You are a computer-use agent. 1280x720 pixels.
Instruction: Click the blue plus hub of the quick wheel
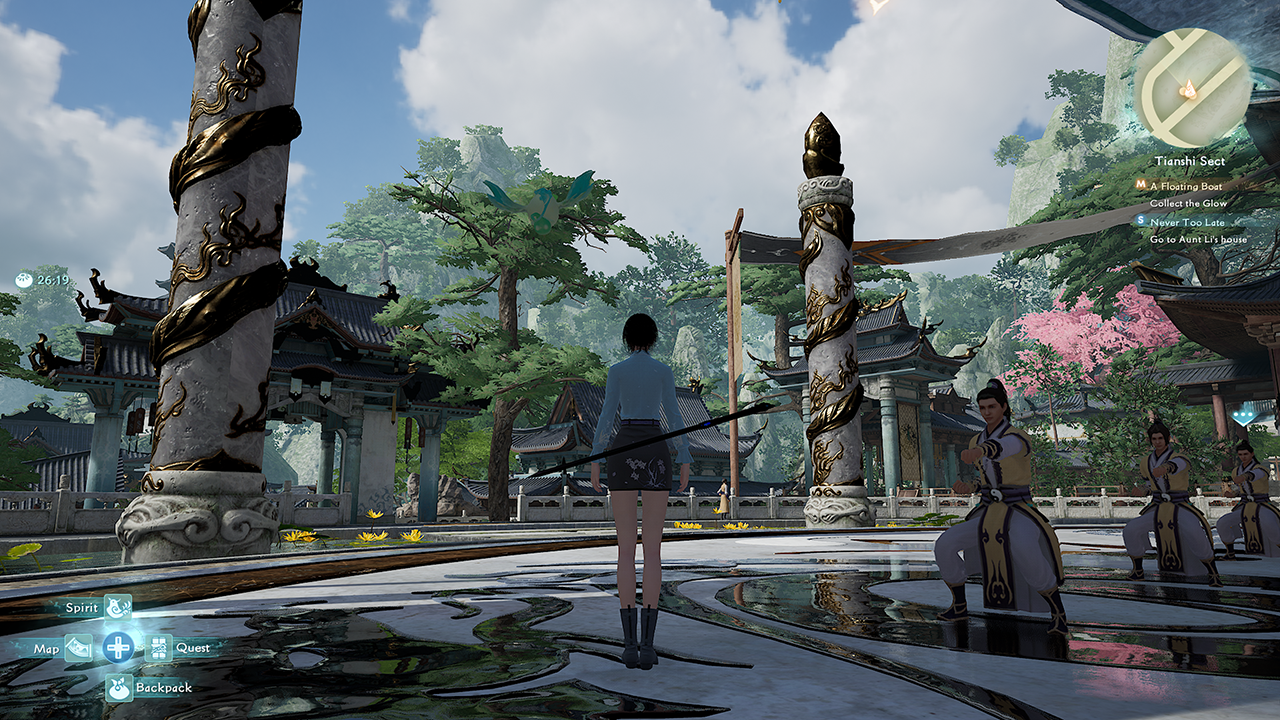(x=118, y=648)
